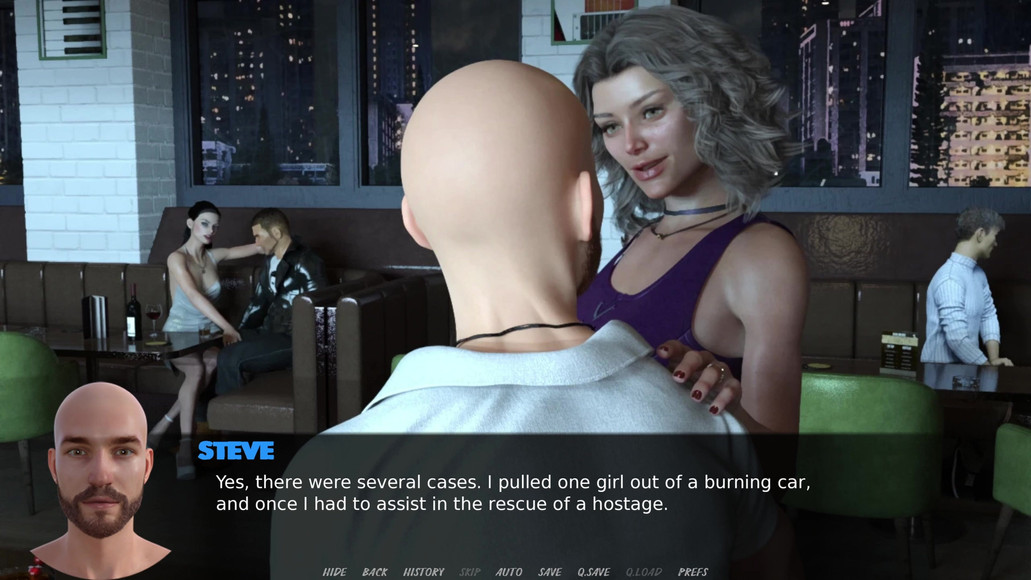The width and height of the screenshot is (1031, 580).
Task: Hide the dialogue interface with HIDE
Action: [x=334, y=572]
